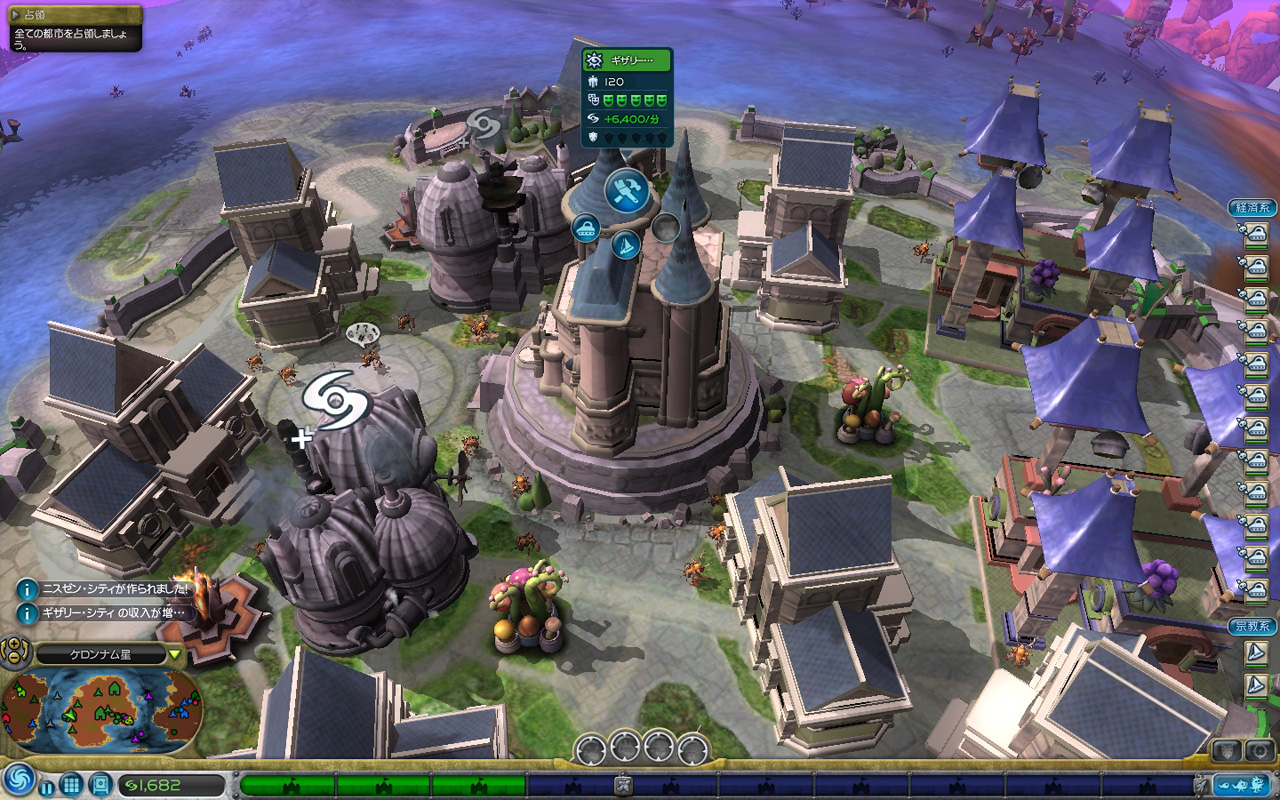Open the grid collection button
This screenshot has width=1280, height=800.
pyautogui.click(x=71, y=785)
